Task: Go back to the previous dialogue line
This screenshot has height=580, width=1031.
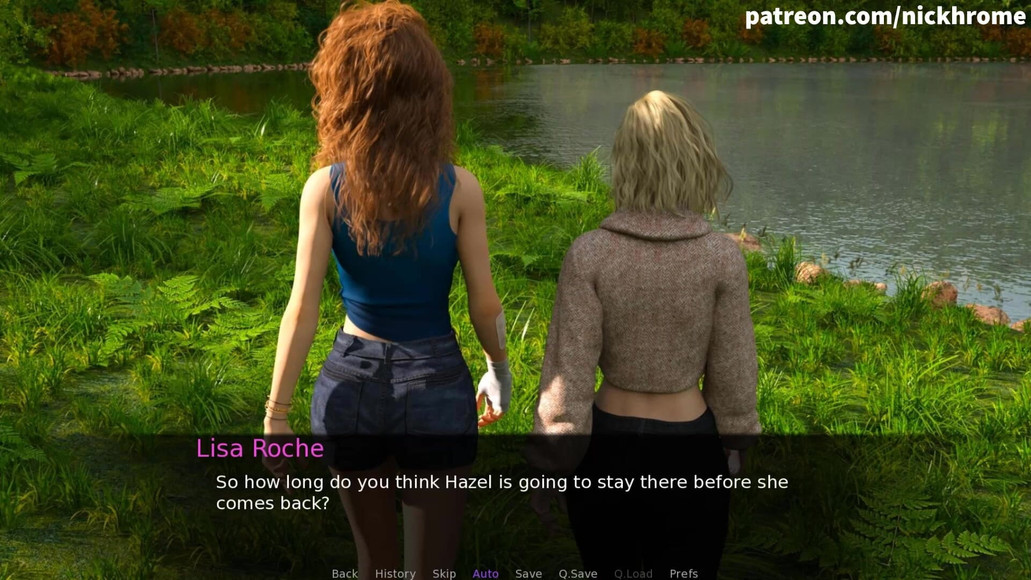Action: pyautogui.click(x=344, y=573)
